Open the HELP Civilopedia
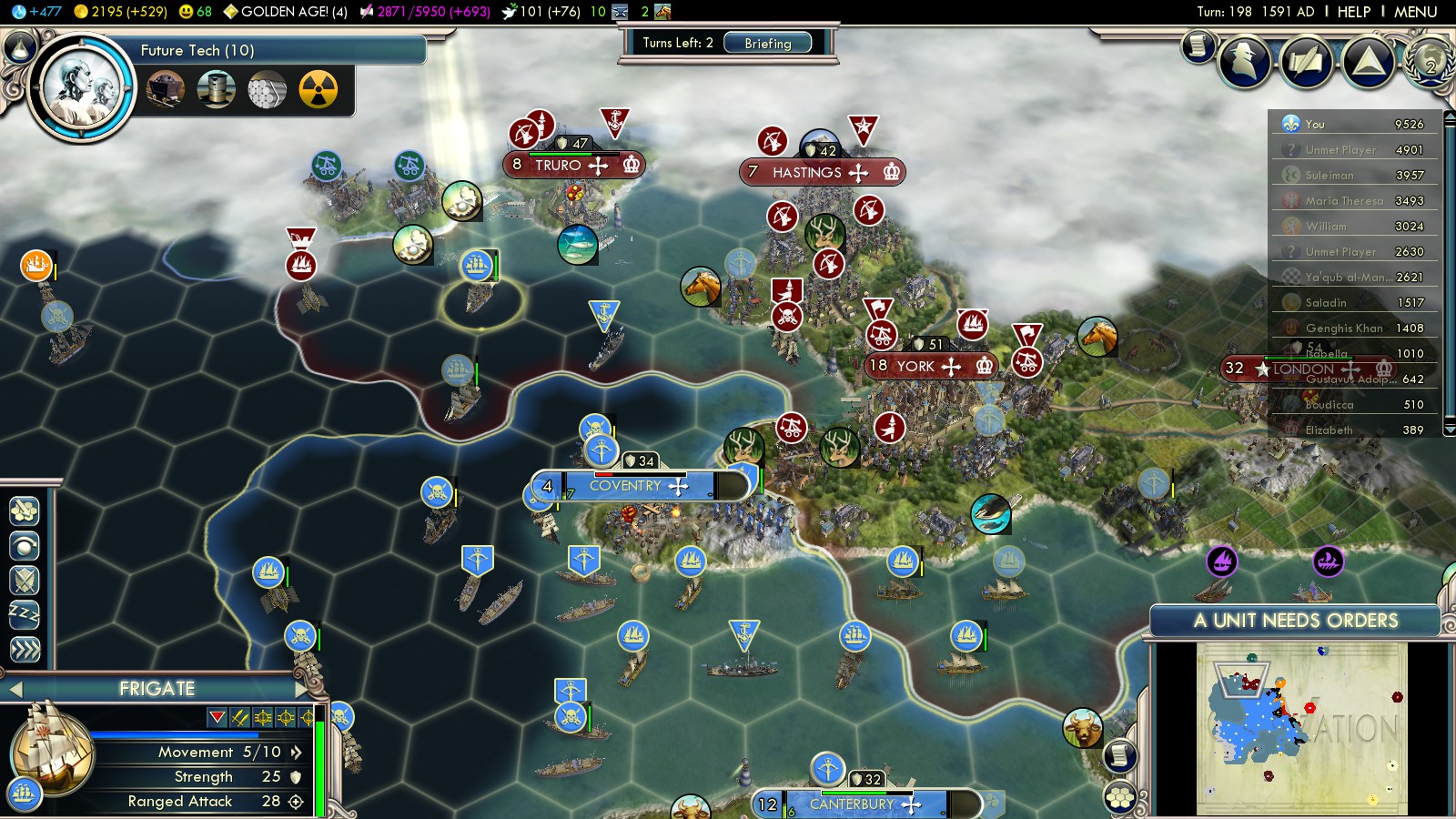This screenshot has width=1456, height=819. [x=1353, y=12]
